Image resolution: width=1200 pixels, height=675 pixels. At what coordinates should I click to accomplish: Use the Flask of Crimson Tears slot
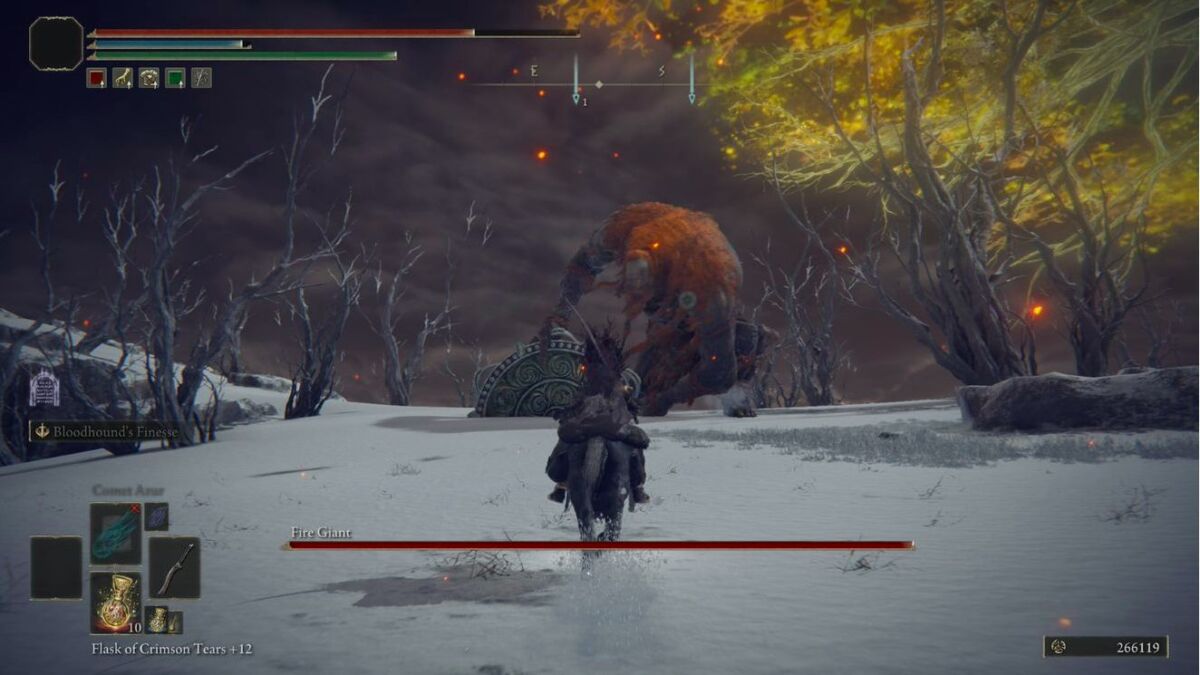(x=115, y=602)
